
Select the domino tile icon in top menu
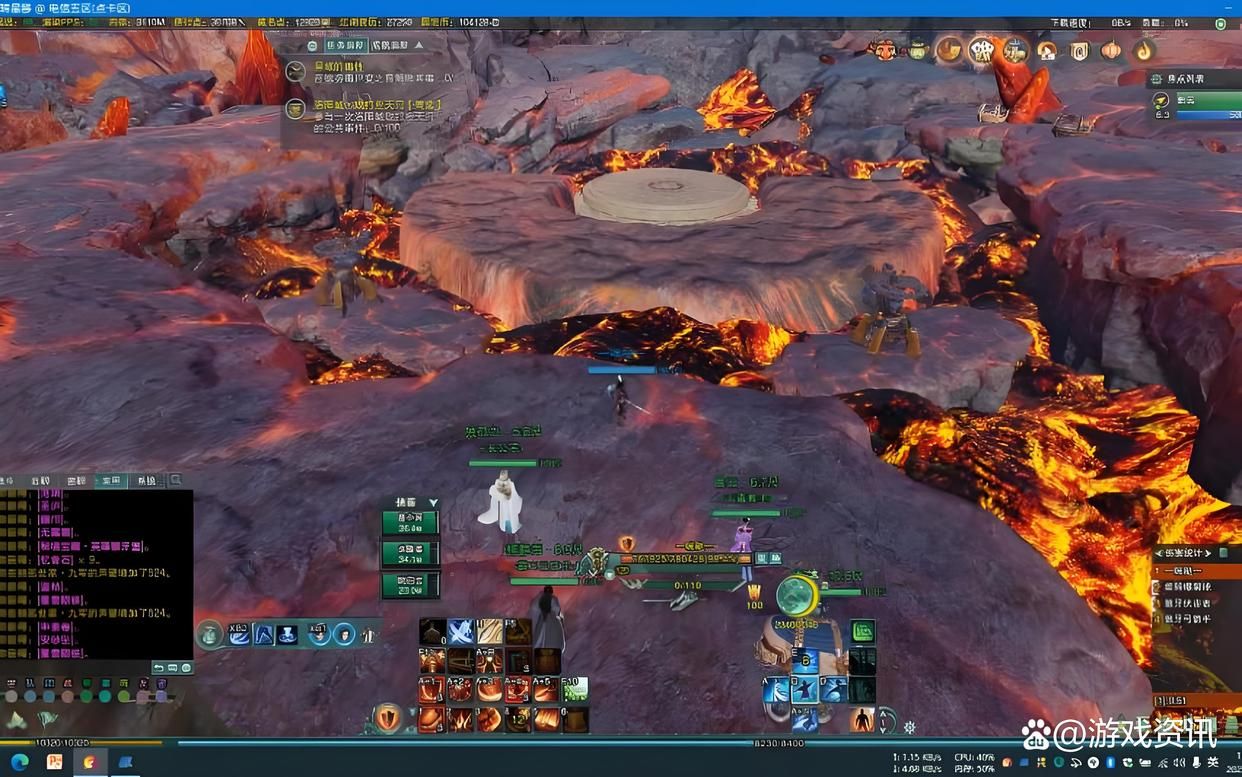point(981,50)
